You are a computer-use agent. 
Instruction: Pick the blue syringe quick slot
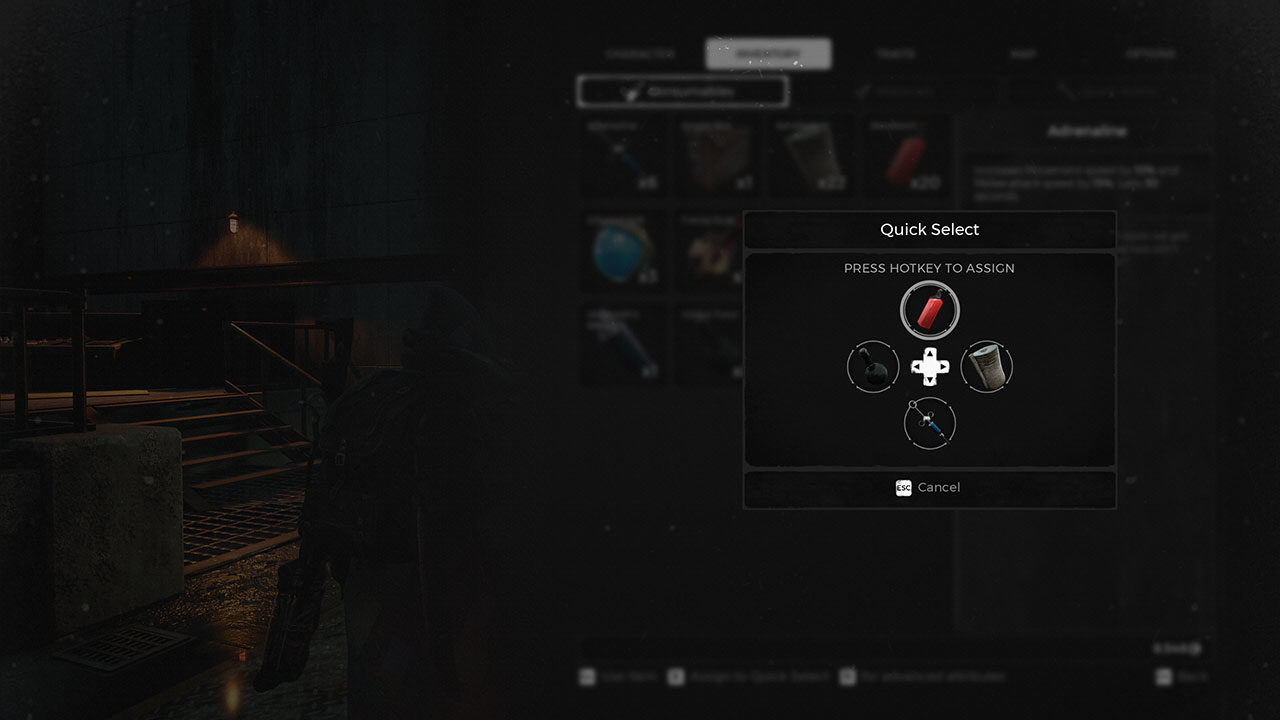coord(930,424)
